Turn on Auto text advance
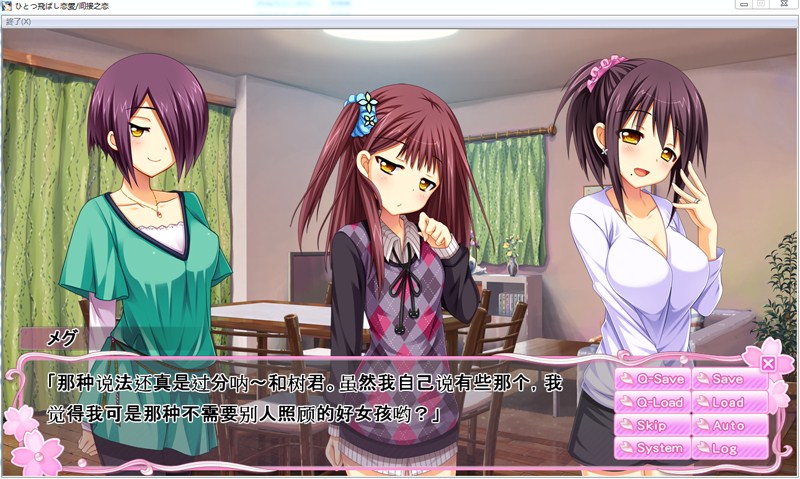The width and height of the screenshot is (800, 479). coord(729,426)
